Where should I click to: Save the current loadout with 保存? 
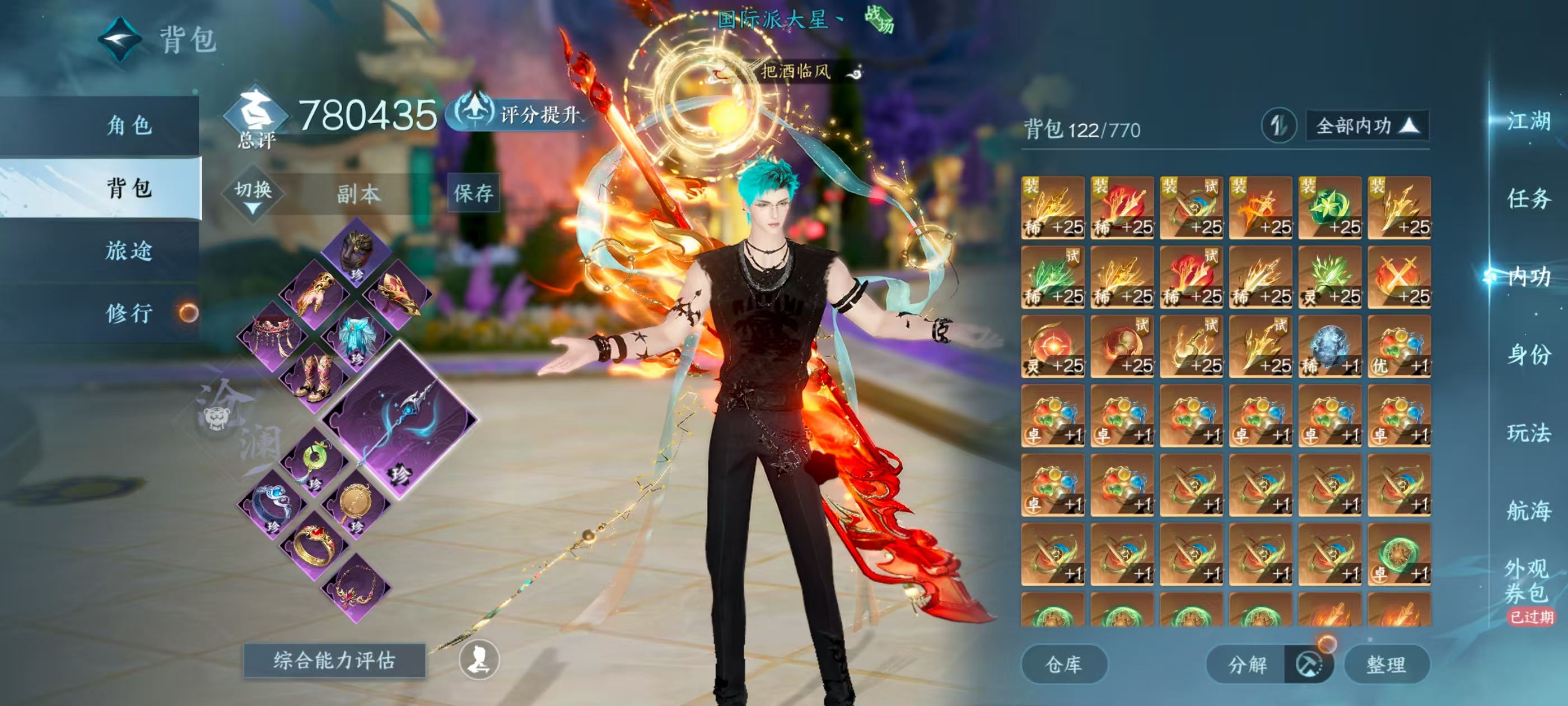(x=474, y=193)
